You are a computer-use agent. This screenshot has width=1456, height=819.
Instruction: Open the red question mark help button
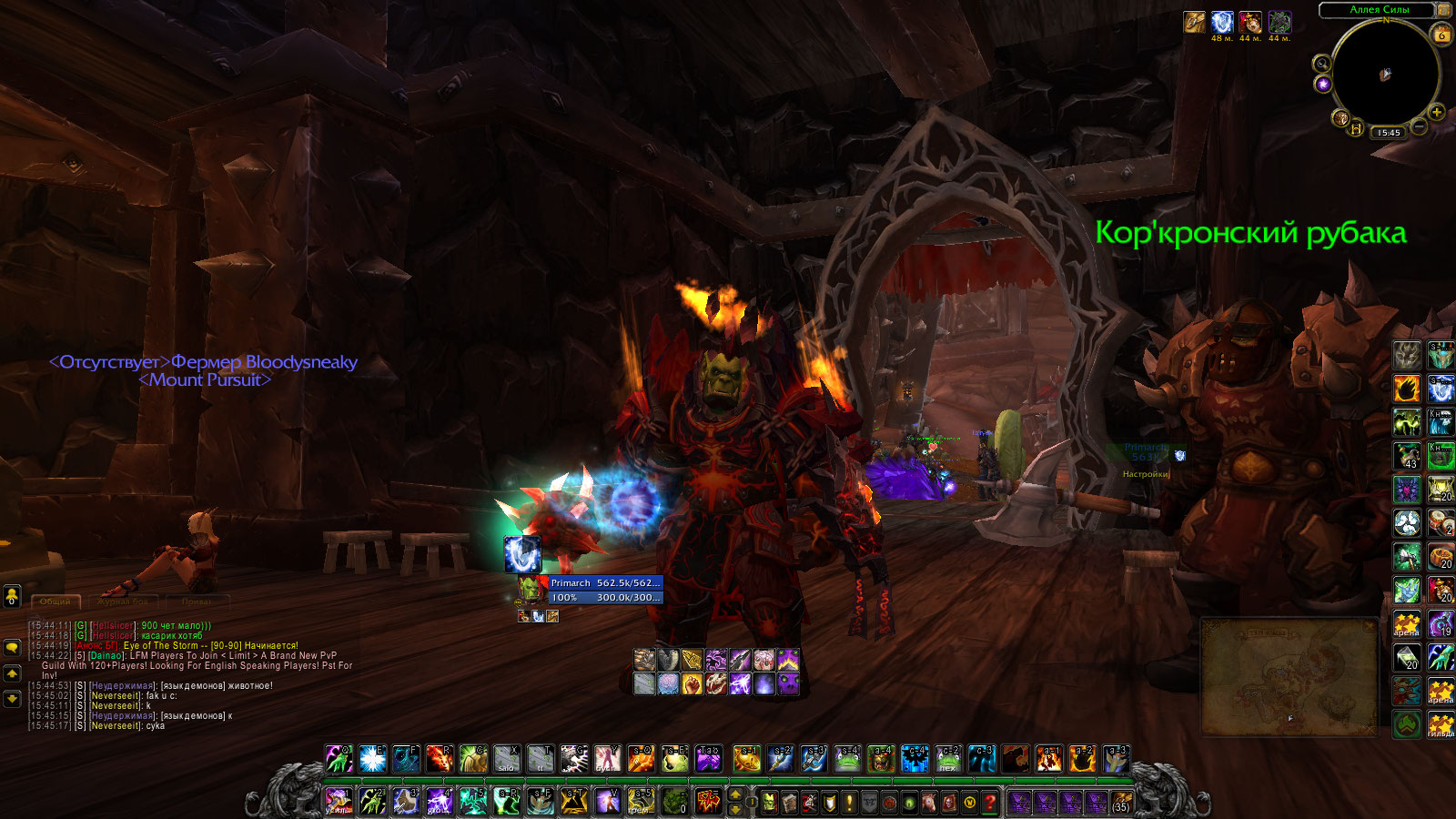click(989, 802)
